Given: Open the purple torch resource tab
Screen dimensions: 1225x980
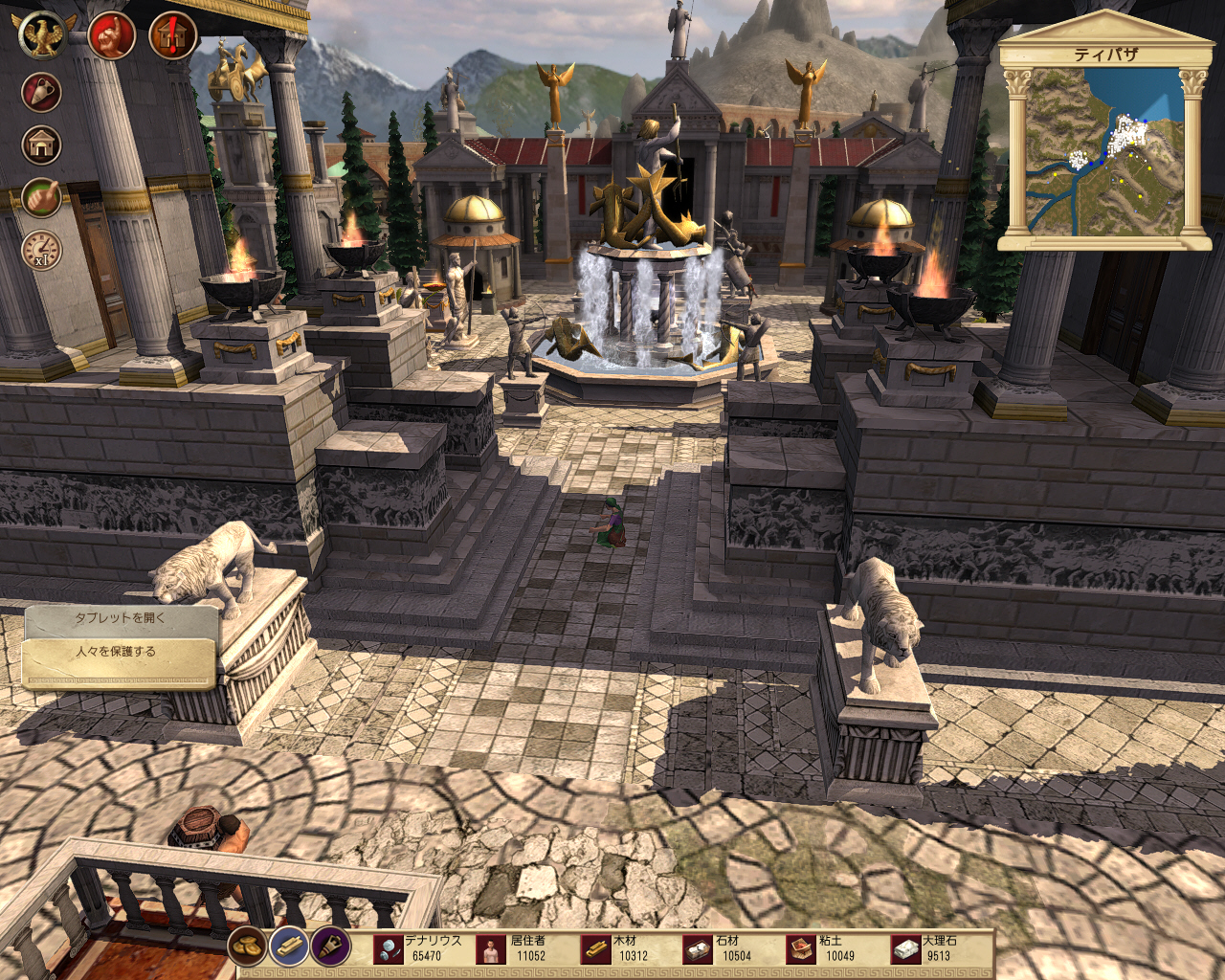Looking at the screenshot, I should 330,947.
